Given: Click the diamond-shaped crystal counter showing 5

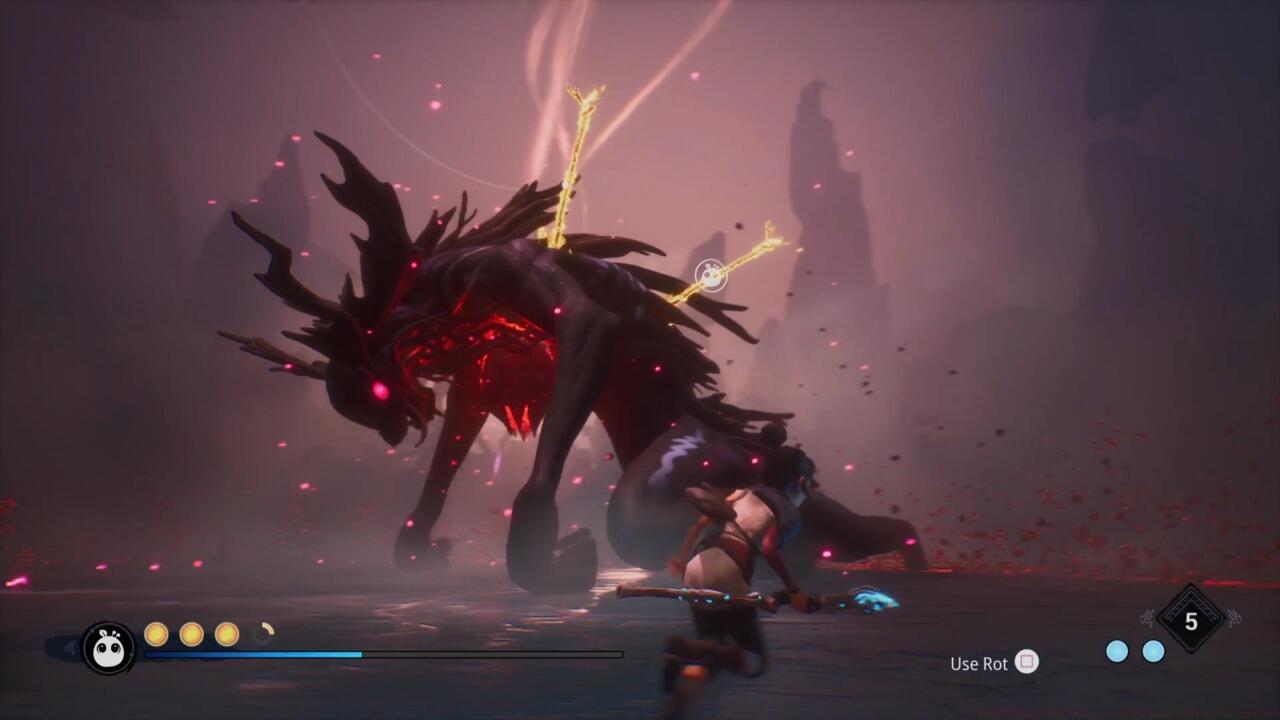Looking at the screenshot, I should [1189, 623].
